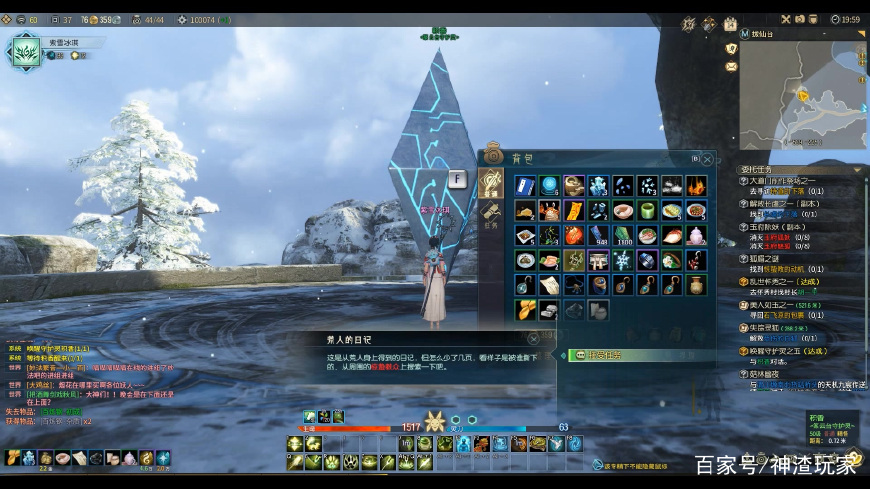Close the 背包 inventory window
870x489 pixels.
706,159
